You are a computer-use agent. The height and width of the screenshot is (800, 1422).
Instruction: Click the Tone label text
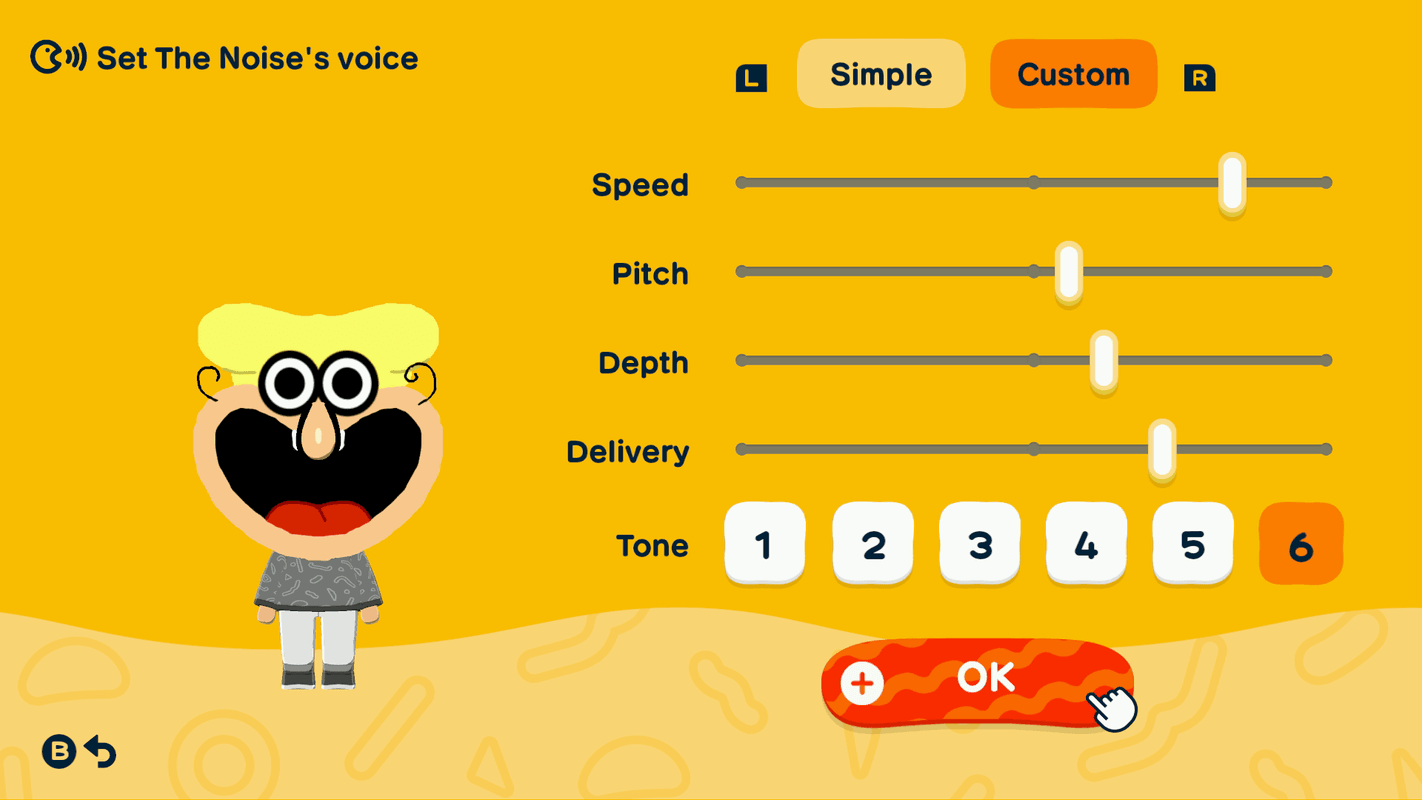[x=652, y=546]
